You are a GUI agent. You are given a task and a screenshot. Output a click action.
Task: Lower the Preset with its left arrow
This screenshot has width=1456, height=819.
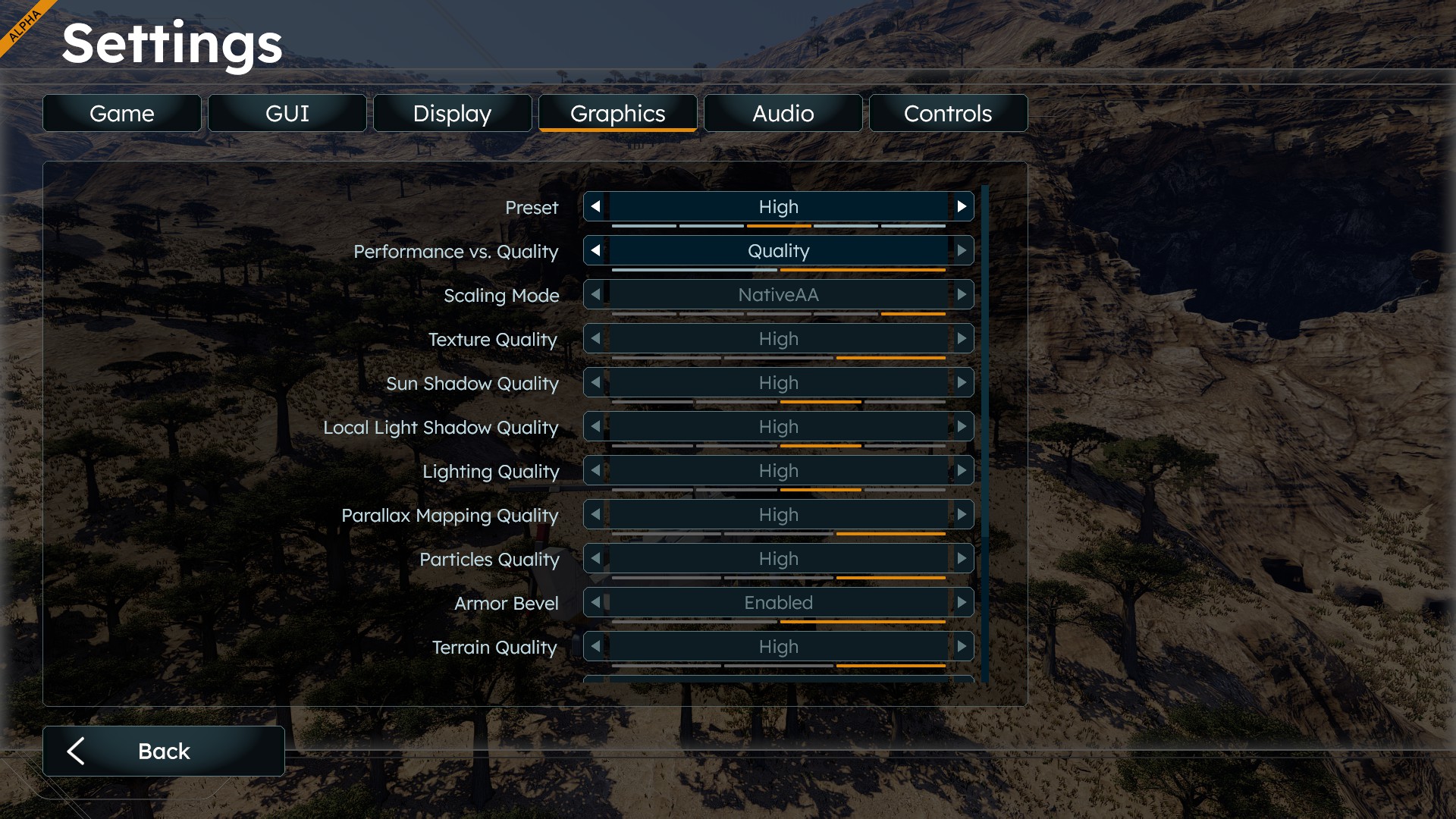(x=596, y=206)
